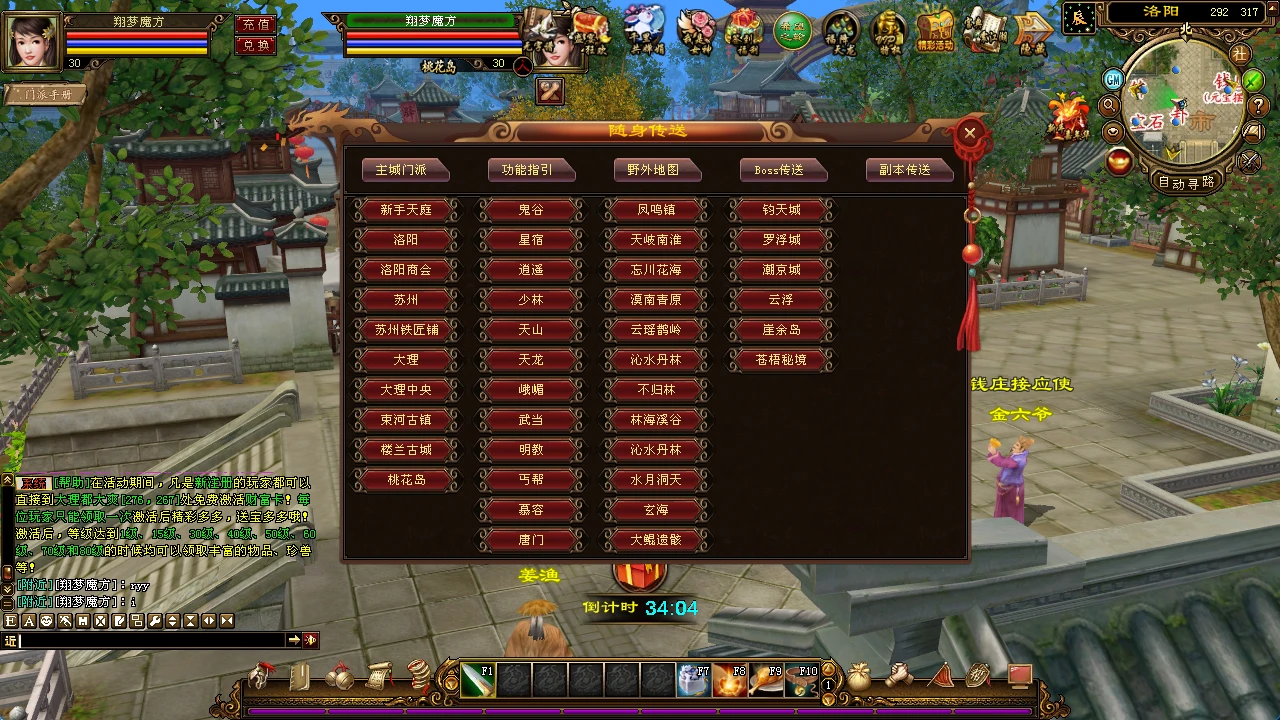The image size is (1280, 720).
Task: Choose the 苏州 destination
Action: coord(406,300)
